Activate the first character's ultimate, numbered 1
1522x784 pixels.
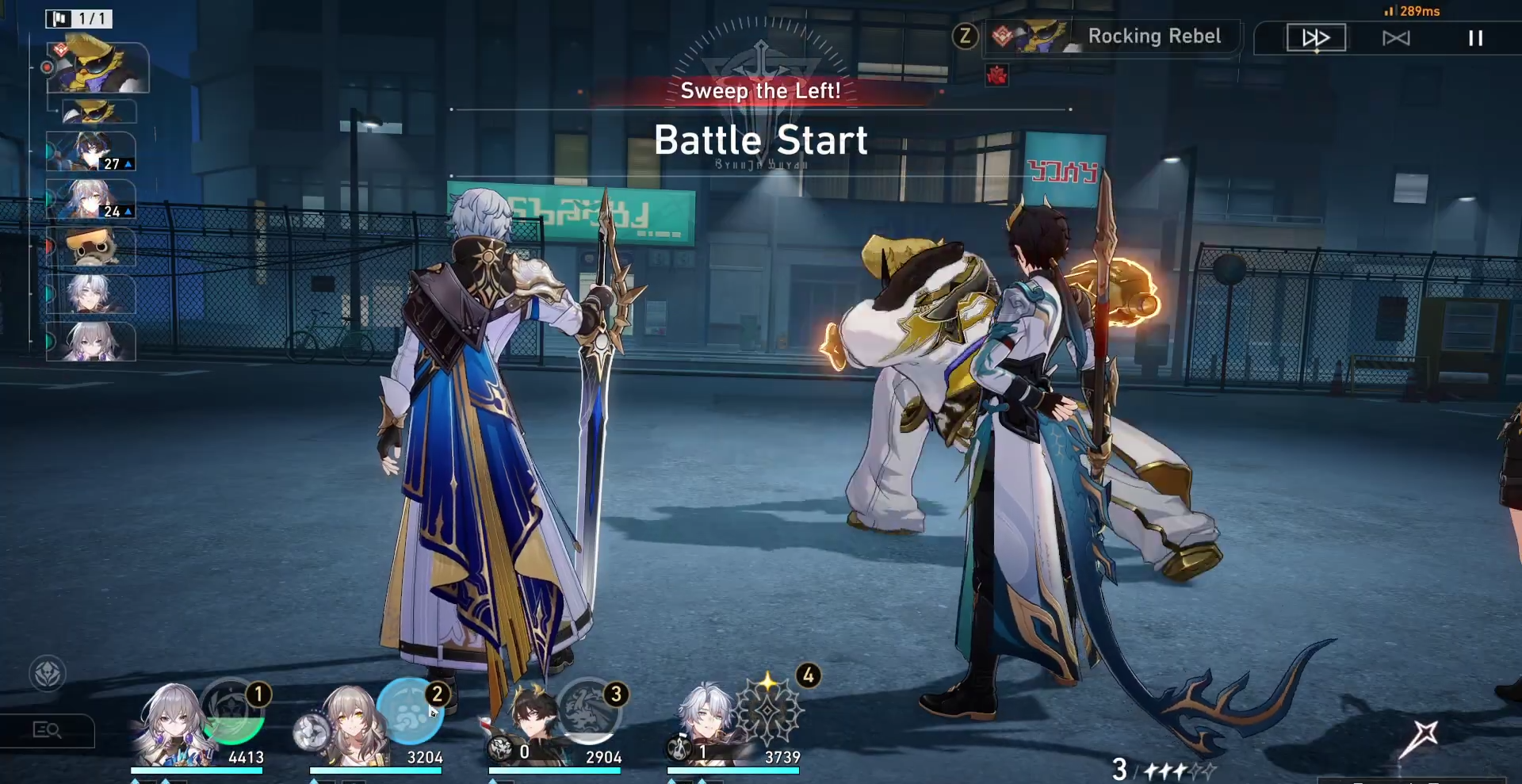(232, 710)
